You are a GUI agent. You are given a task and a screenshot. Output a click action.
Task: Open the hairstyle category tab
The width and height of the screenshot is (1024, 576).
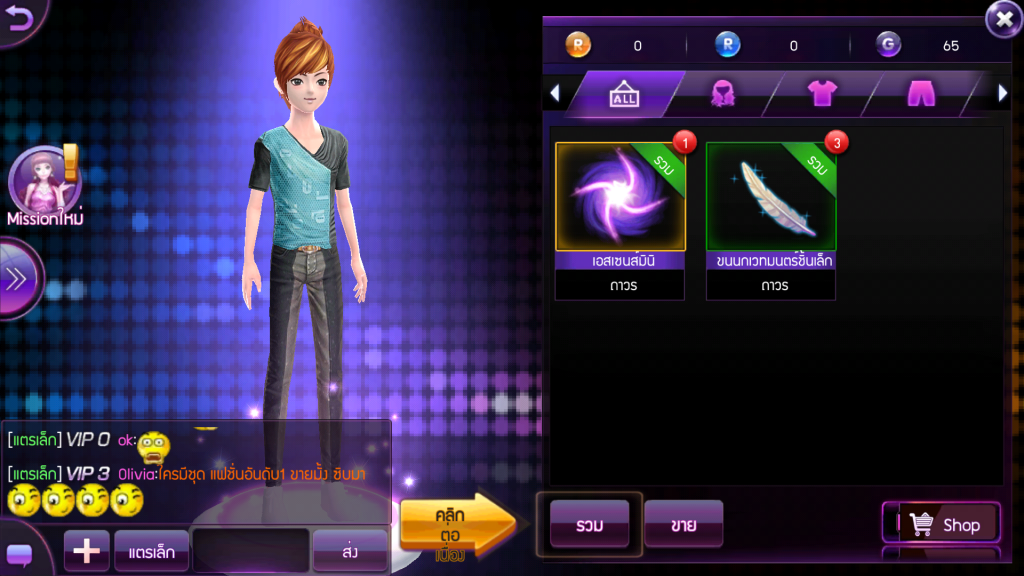click(x=722, y=94)
